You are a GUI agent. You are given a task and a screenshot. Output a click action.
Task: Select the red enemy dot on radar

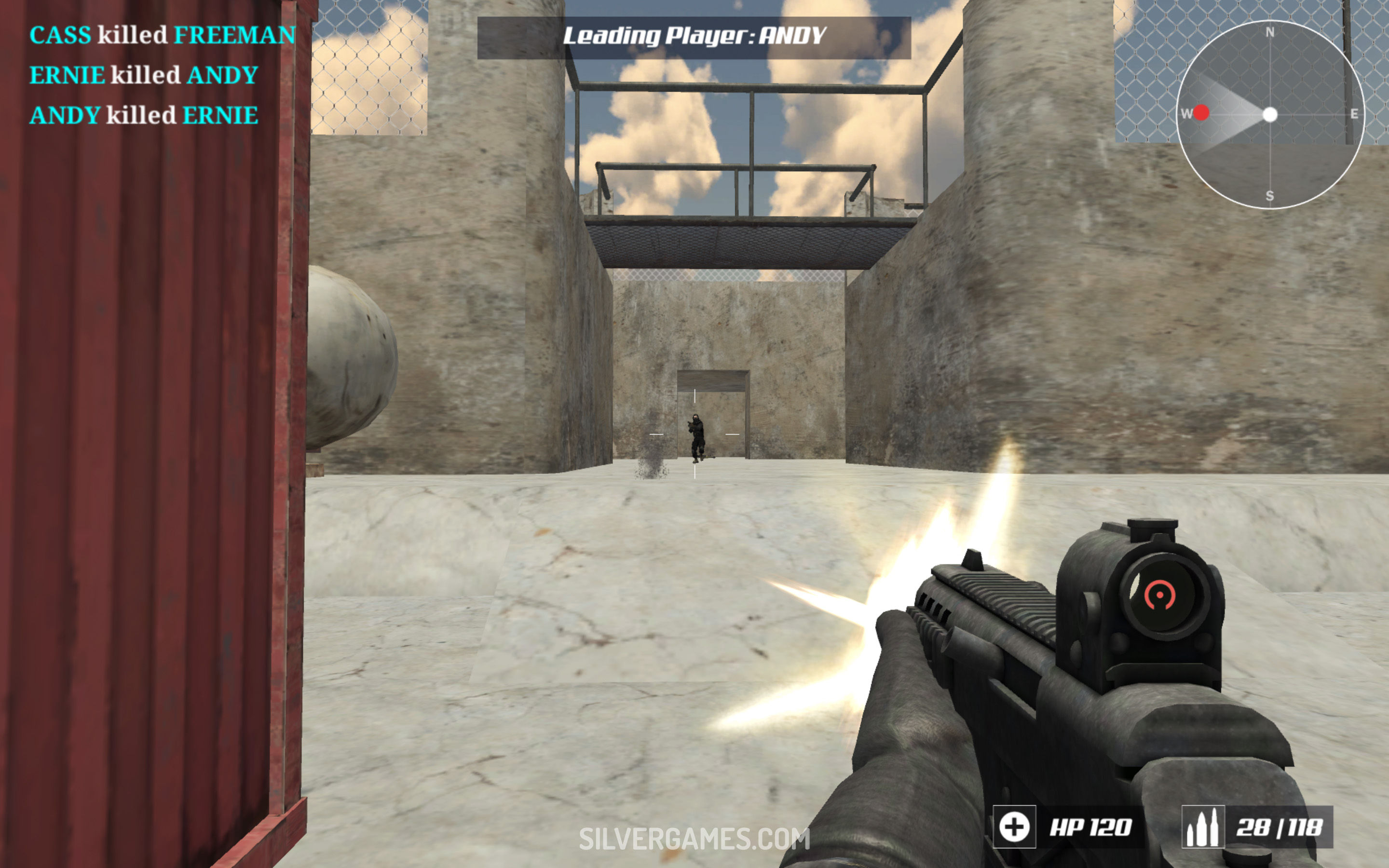point(1201,112)
